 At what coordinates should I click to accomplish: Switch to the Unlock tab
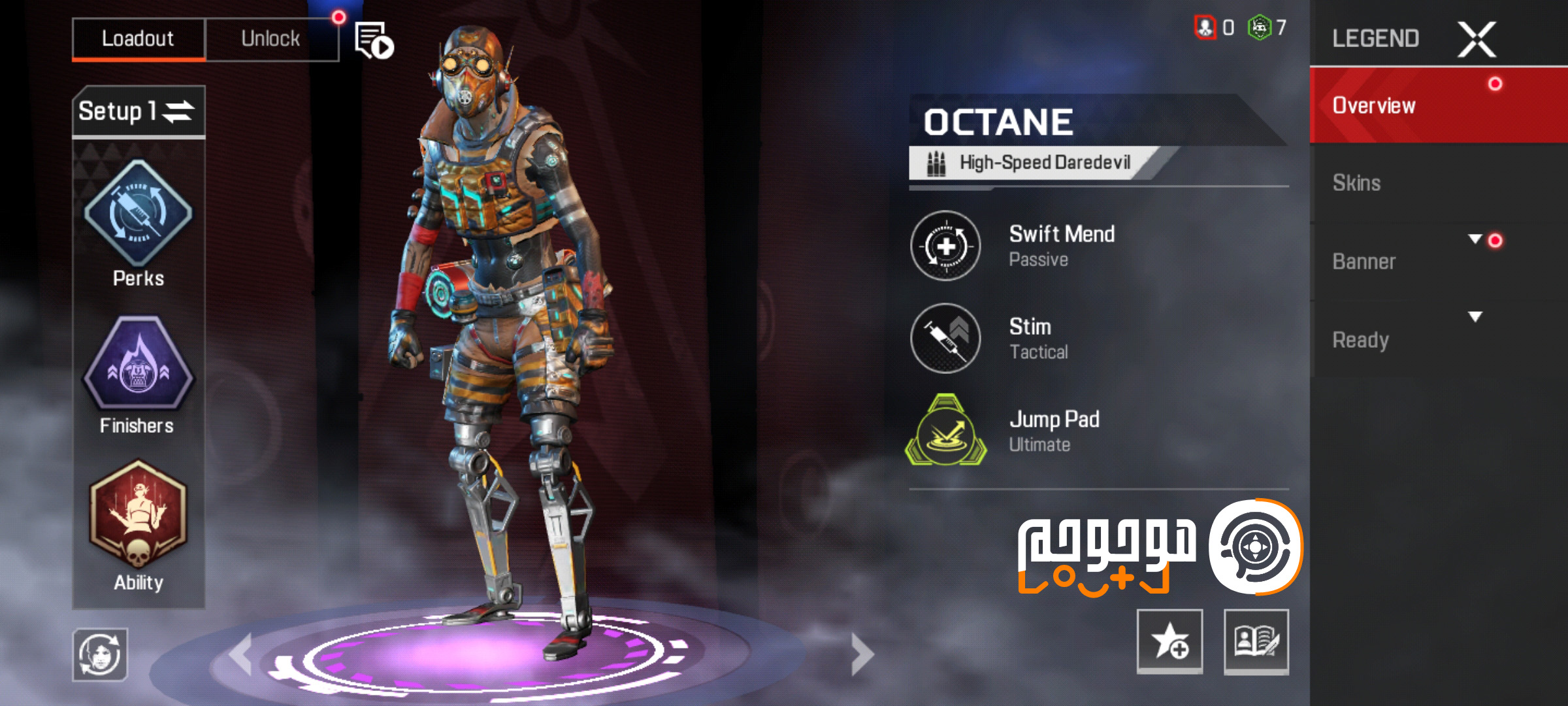(271, 37)
